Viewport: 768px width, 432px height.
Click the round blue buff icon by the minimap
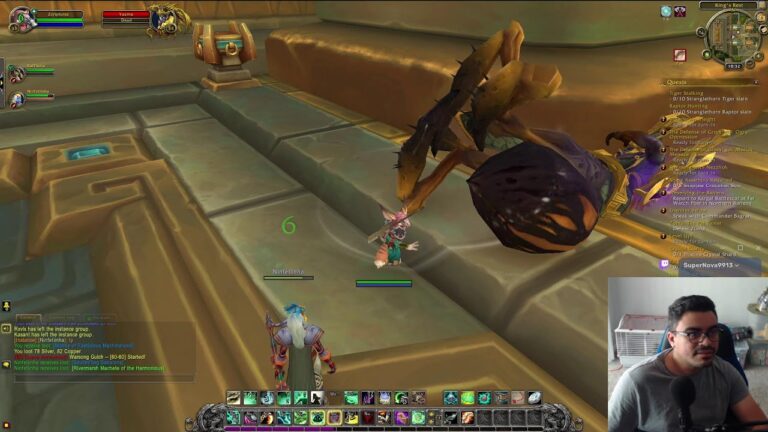point(666,11)
